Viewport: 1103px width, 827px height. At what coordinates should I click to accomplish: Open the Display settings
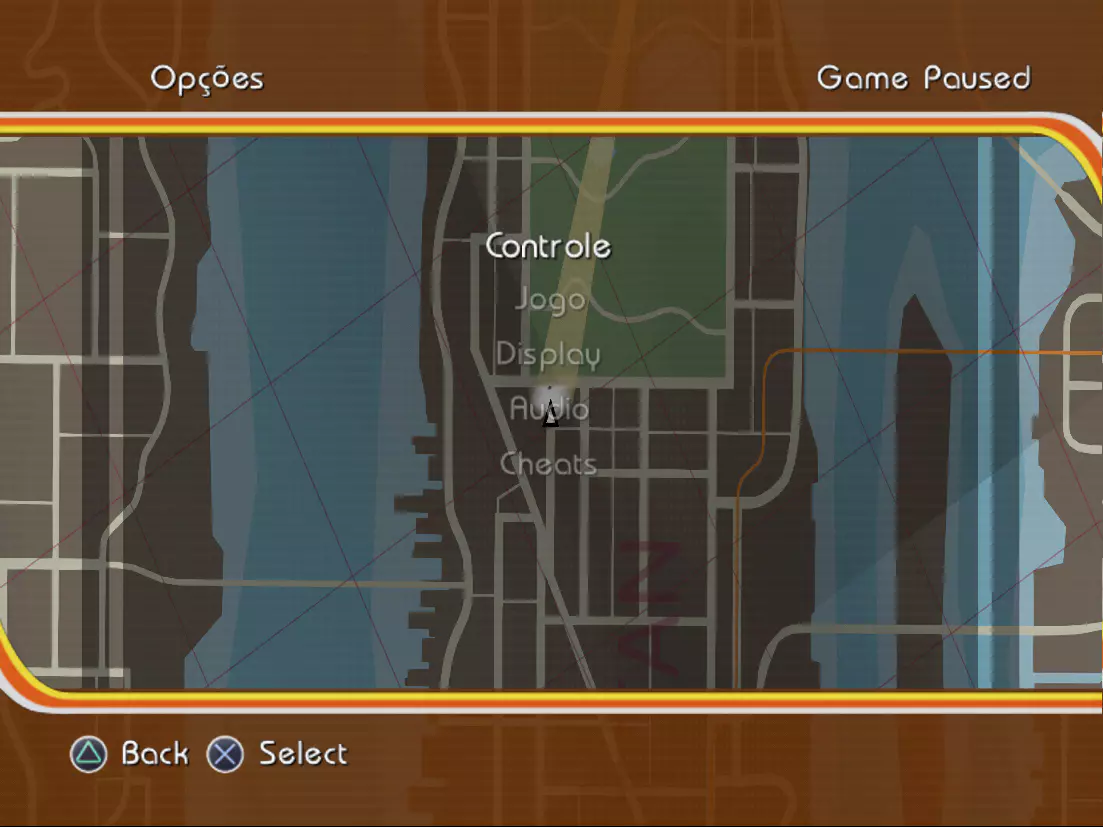coord(548,355)
